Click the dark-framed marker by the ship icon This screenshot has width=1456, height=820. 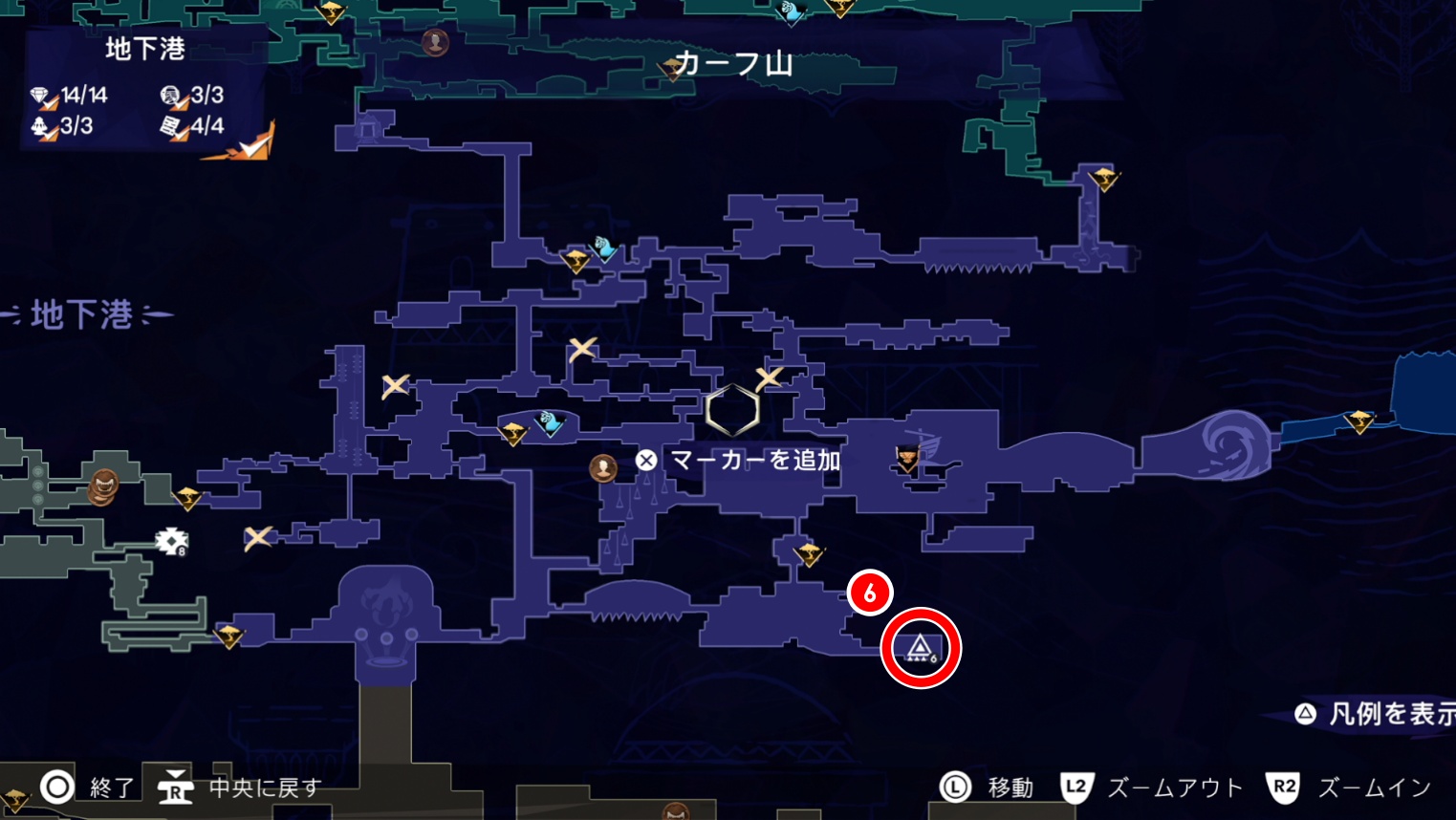[x=906, y=460]
